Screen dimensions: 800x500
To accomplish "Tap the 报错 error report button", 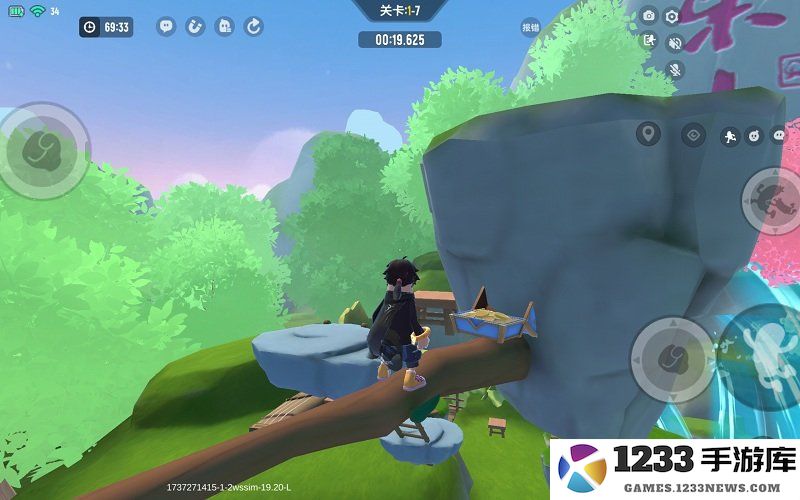I will (x=530, y=27).
